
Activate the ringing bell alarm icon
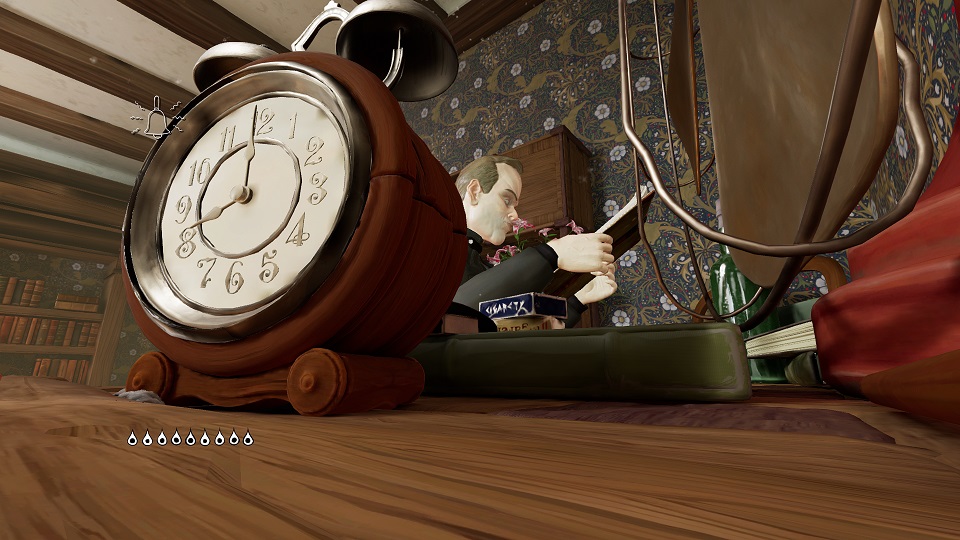(157, 120)
